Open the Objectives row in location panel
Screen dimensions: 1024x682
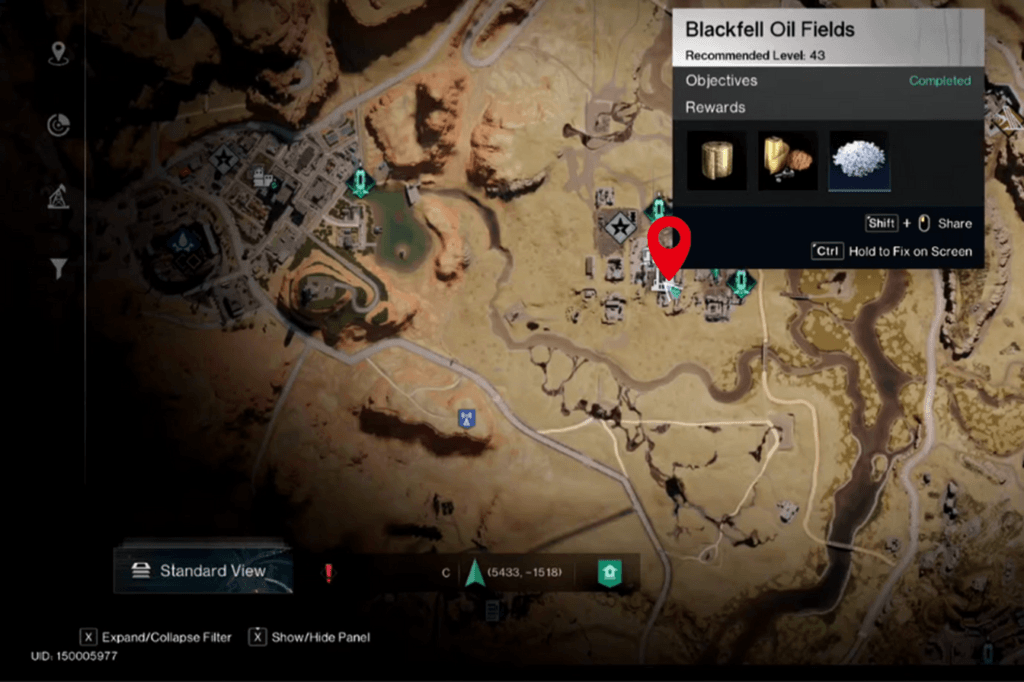click(828, 80)
